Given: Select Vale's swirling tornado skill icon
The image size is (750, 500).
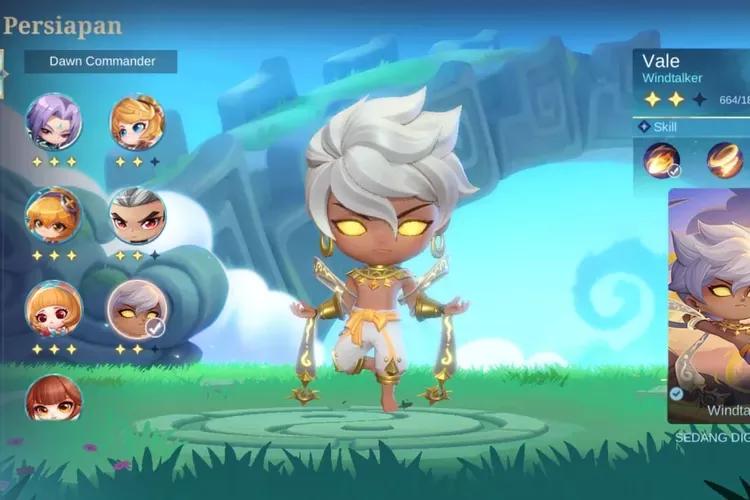Looking at the screenshot, I should [x=725, y=160].
